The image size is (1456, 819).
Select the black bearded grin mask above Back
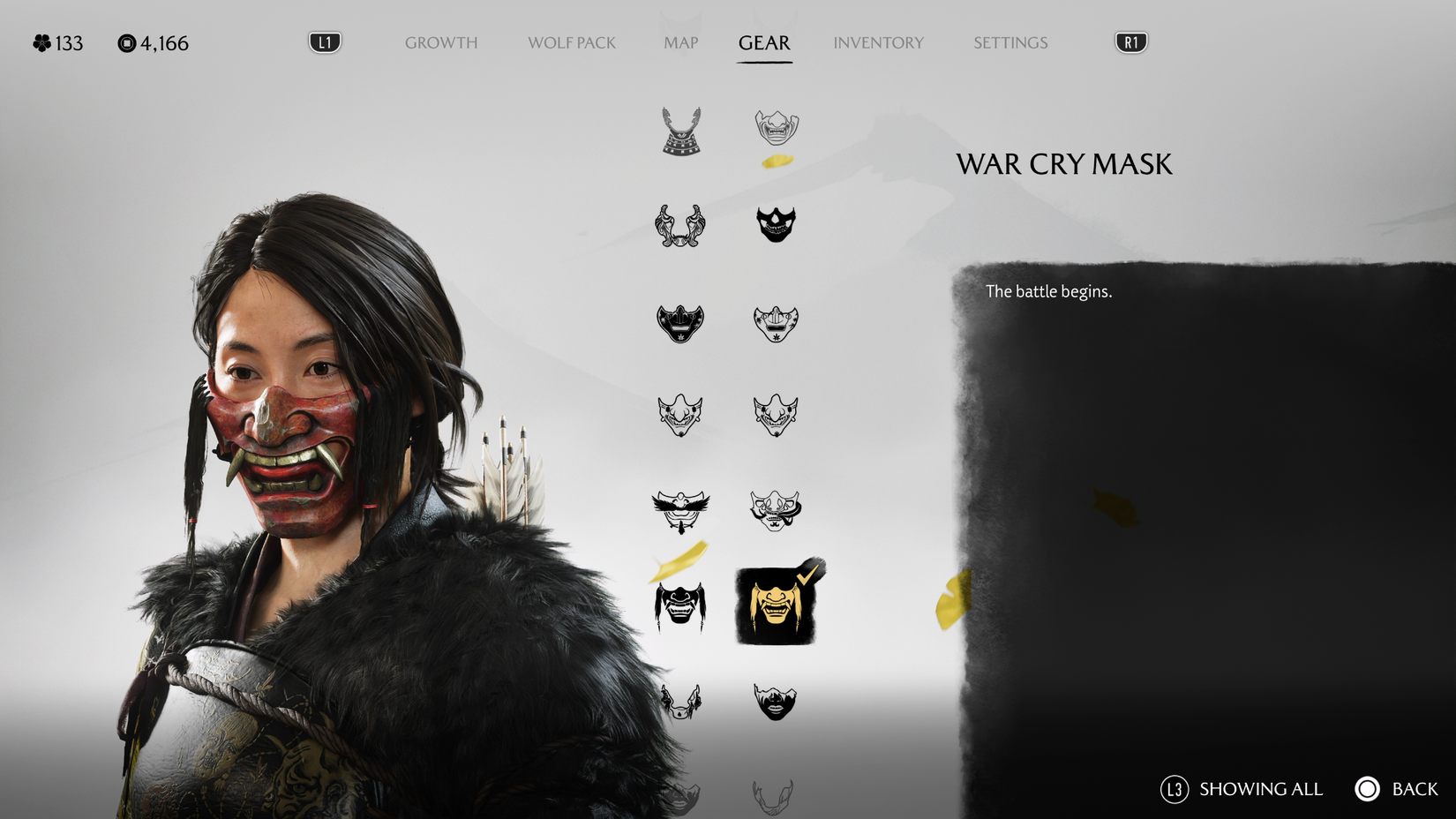pyautogui.click(x=777, y=702)
